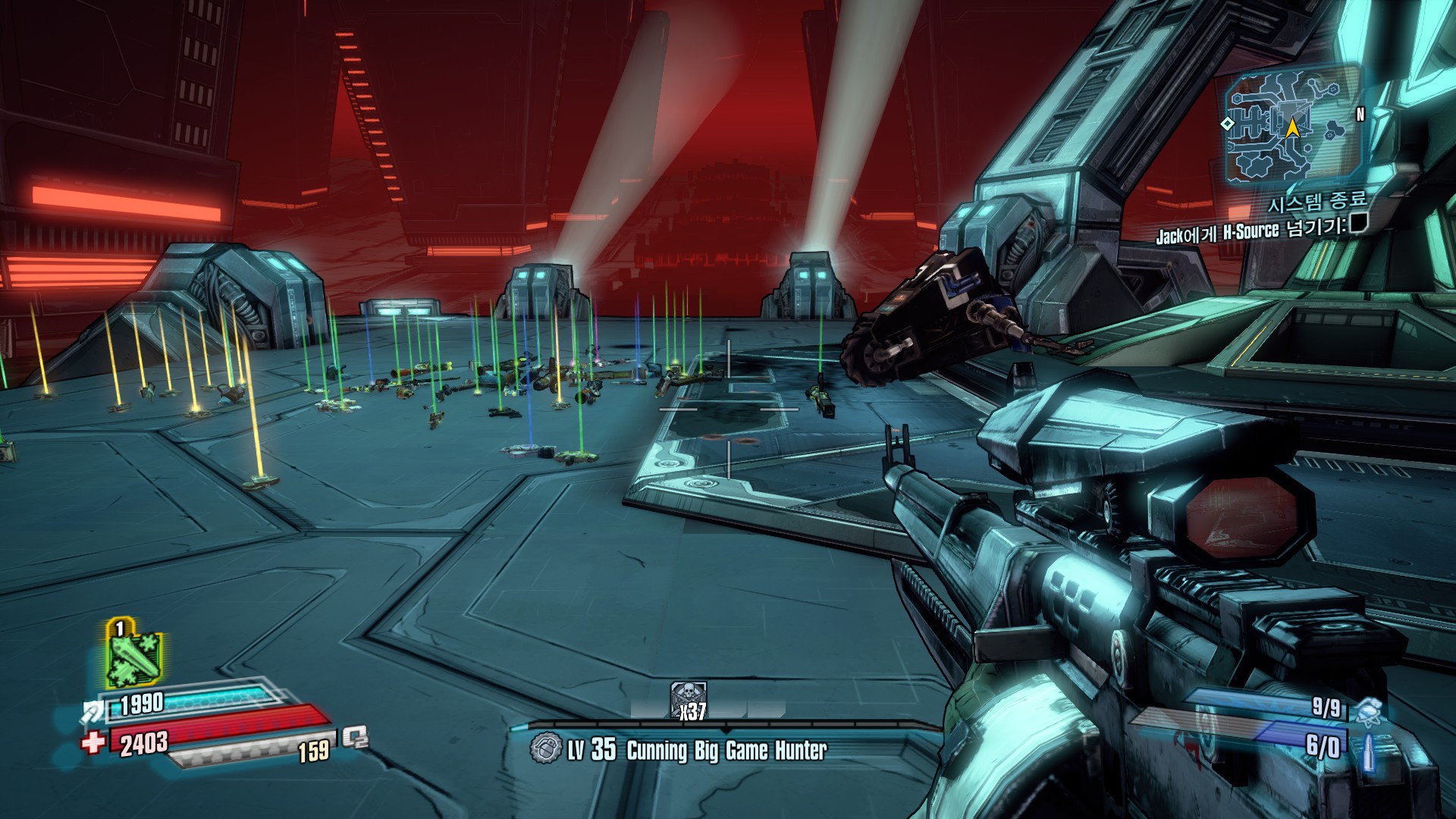Click the H-Source objective checkbox

(x=1358, y=224)
